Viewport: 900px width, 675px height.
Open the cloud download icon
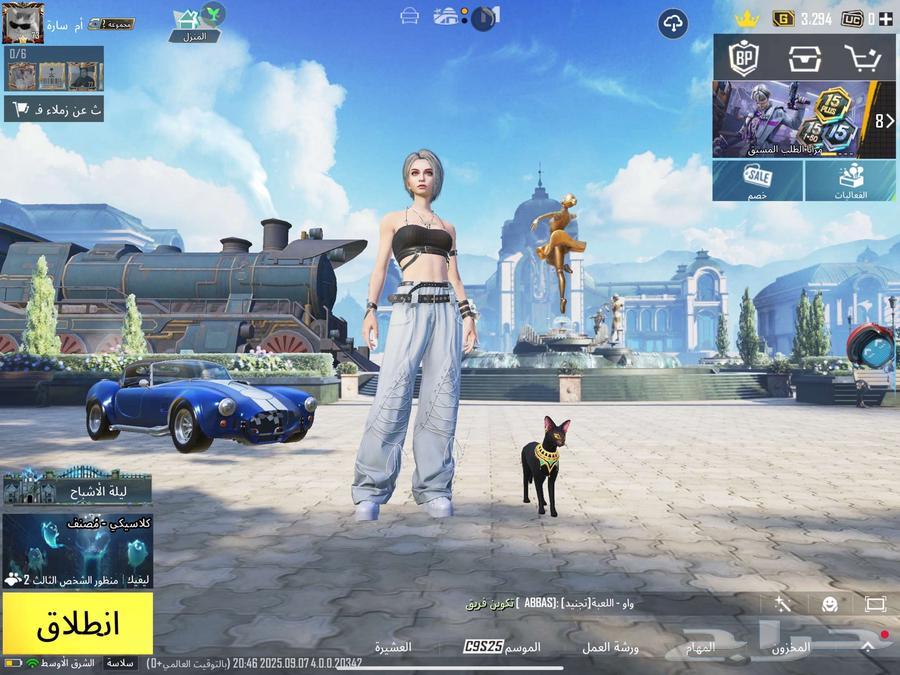673,23
